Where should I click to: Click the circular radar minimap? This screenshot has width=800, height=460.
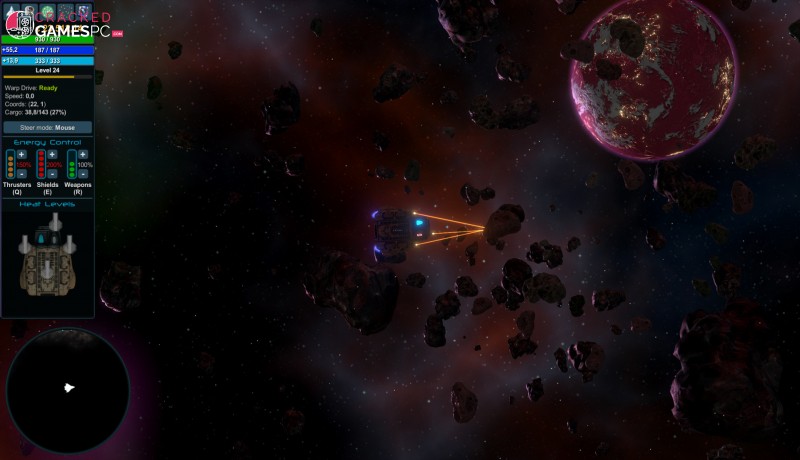(68, 388)
